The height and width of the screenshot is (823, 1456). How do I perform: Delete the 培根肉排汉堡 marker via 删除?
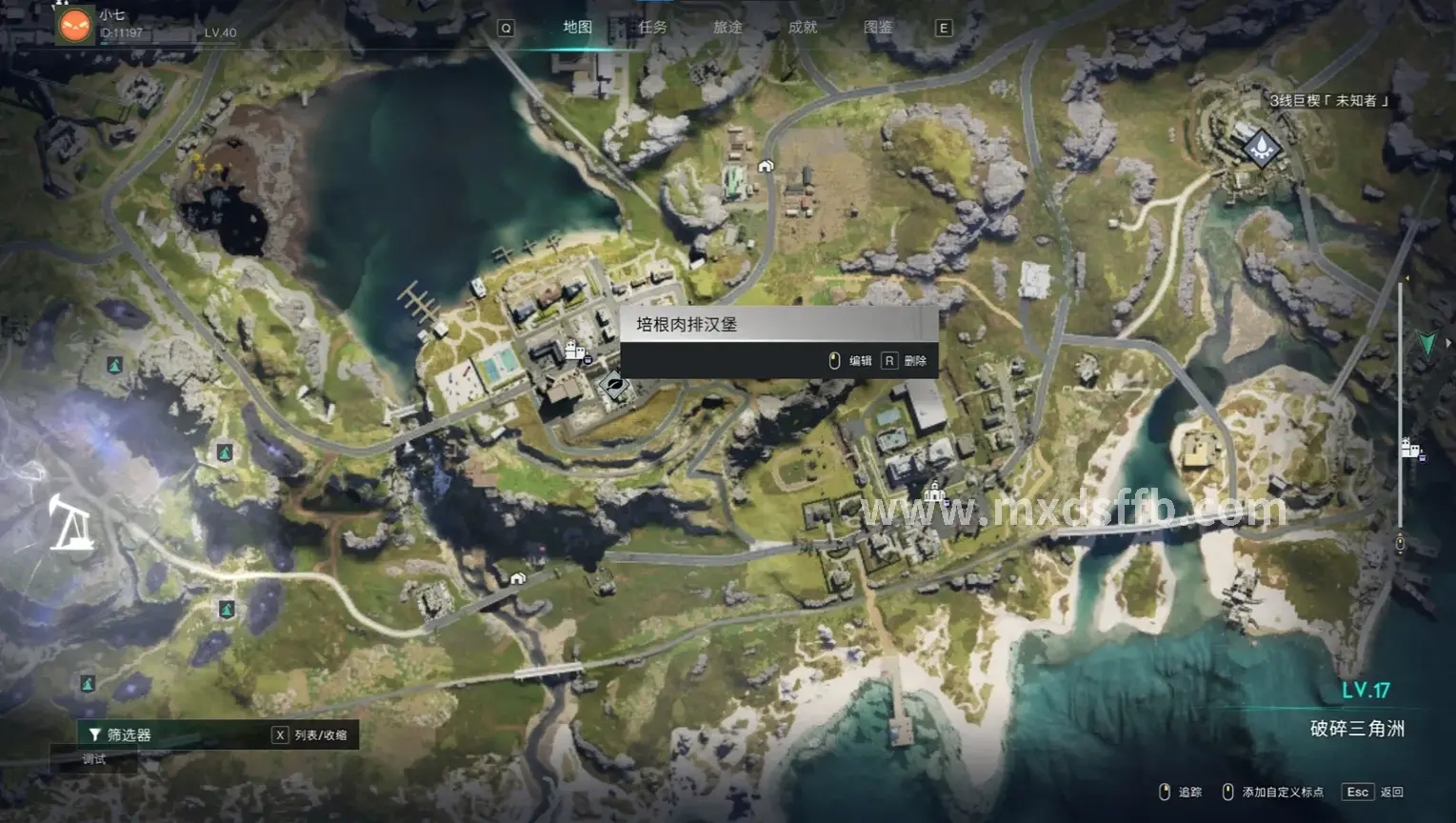click(905, 361)
